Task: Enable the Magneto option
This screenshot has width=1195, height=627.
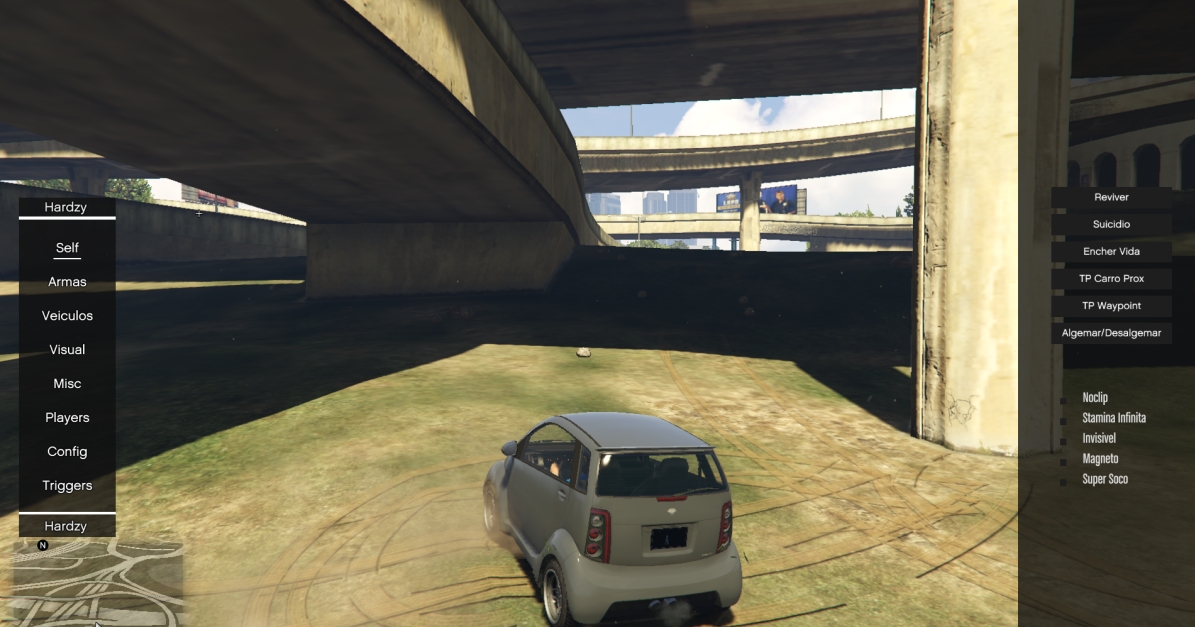Action: point(1064,460)
